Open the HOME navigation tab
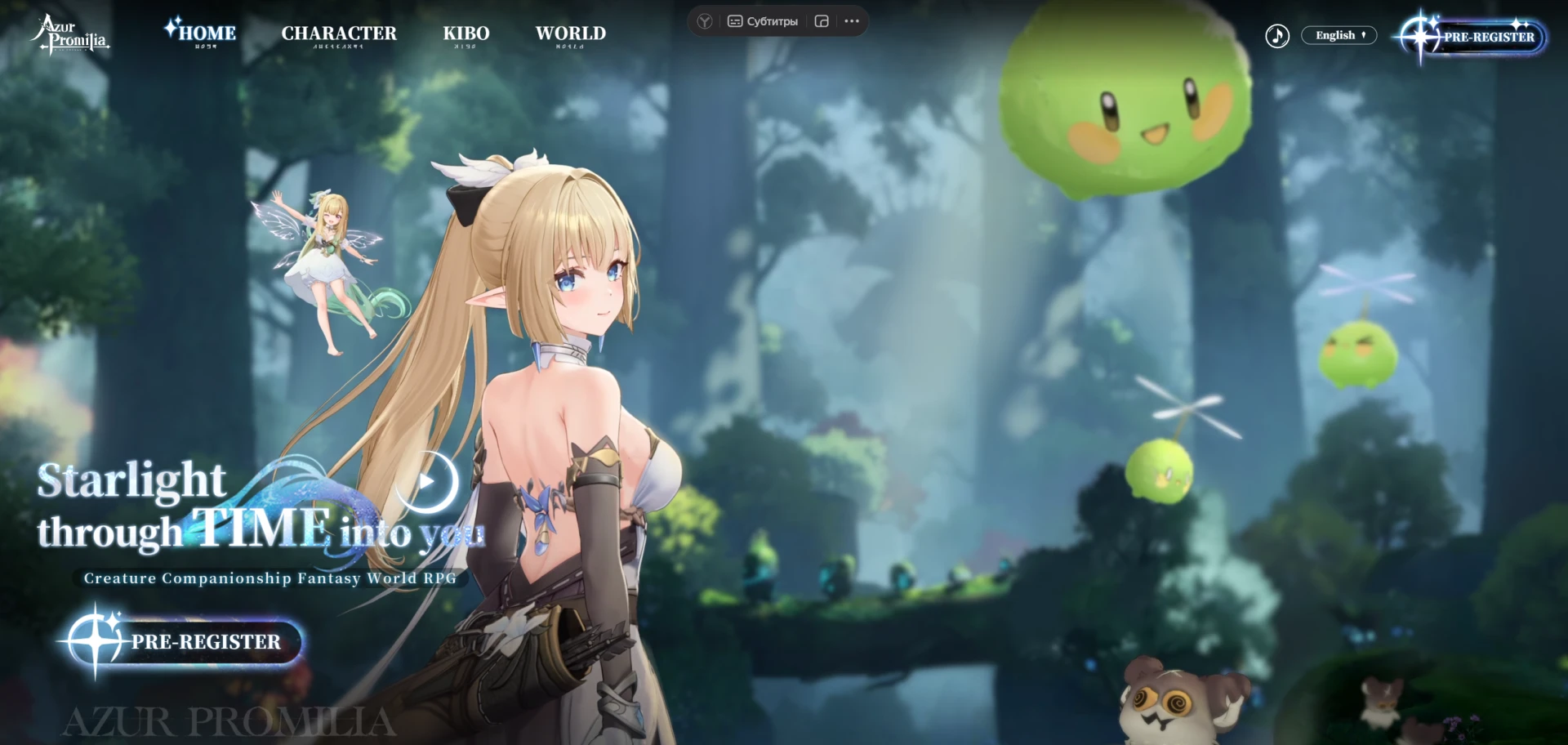Screen dimensions: 1568x745 [x=206, y=33]
